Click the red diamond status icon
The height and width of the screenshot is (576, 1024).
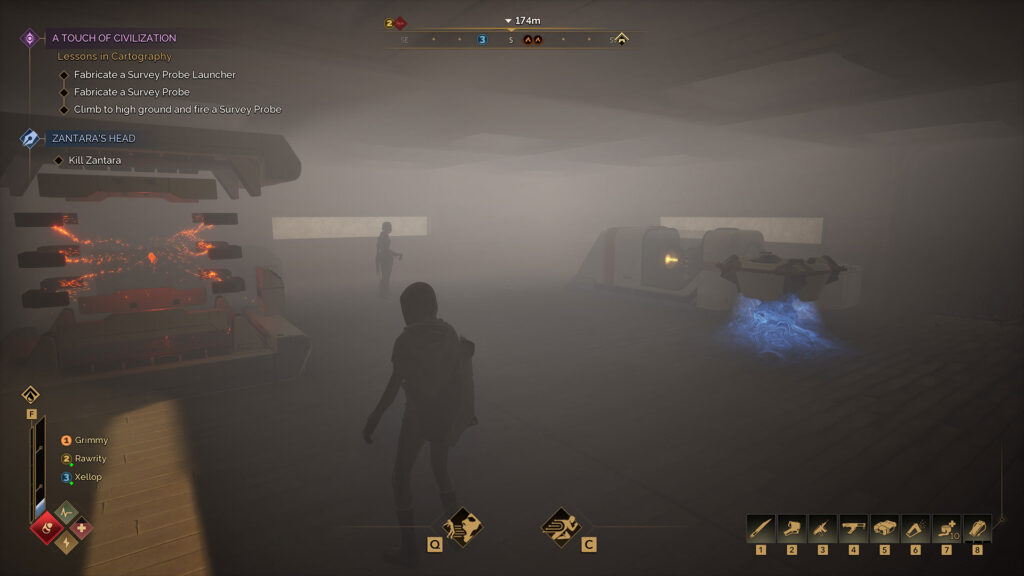(x=46, y=527)
